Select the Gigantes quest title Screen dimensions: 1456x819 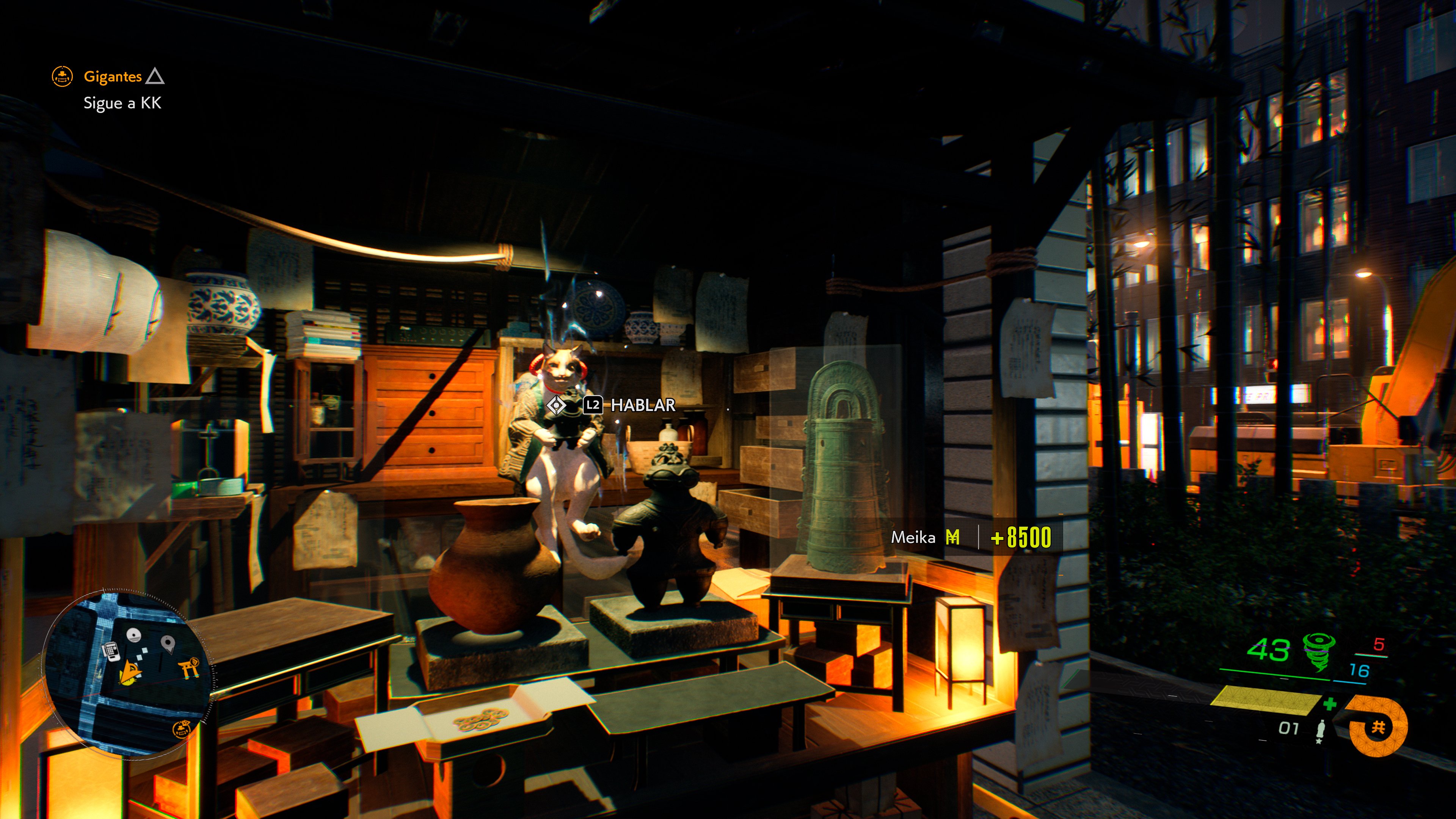113,76
